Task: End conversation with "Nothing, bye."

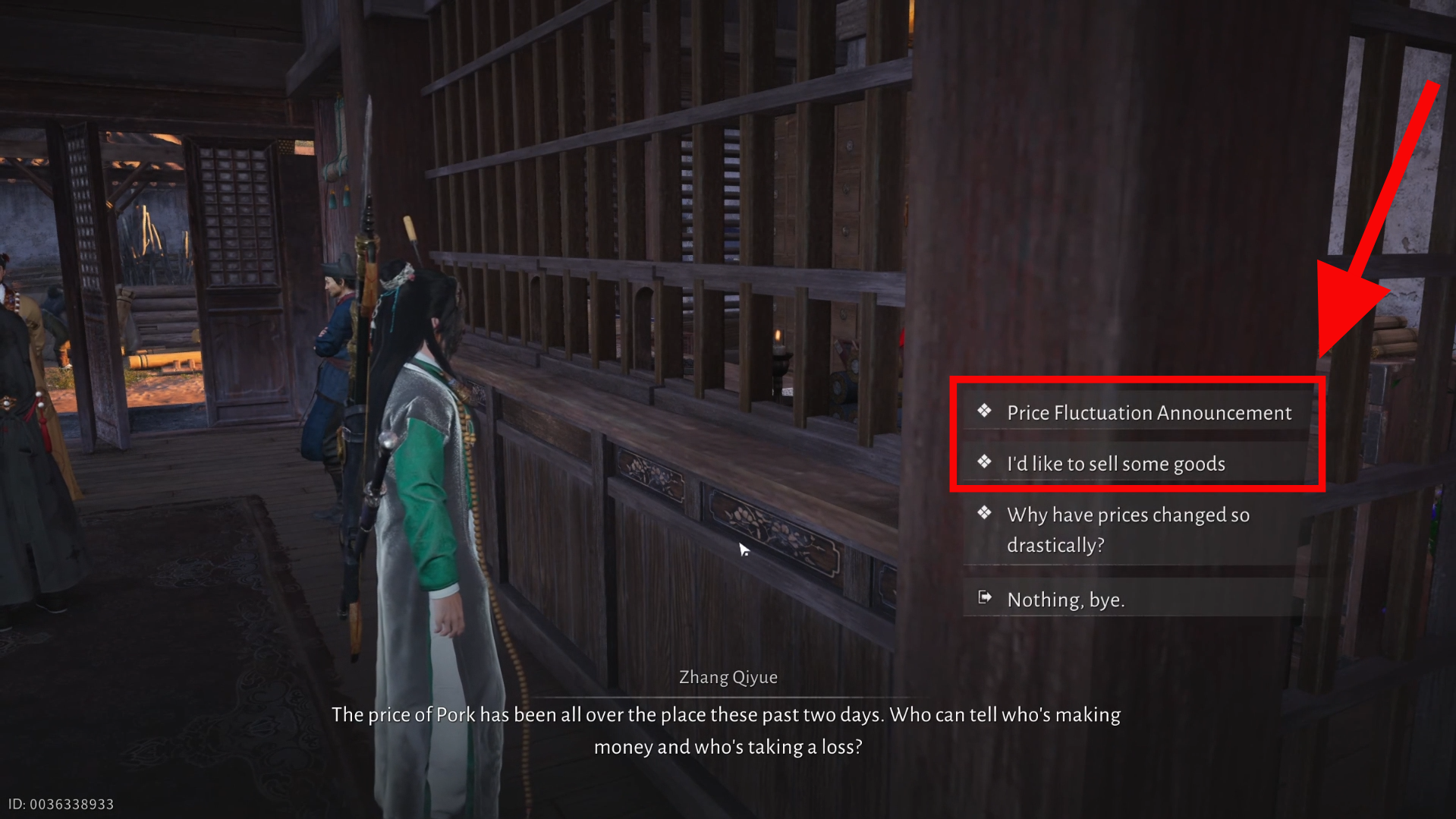Action: [x=1065, y=600]
